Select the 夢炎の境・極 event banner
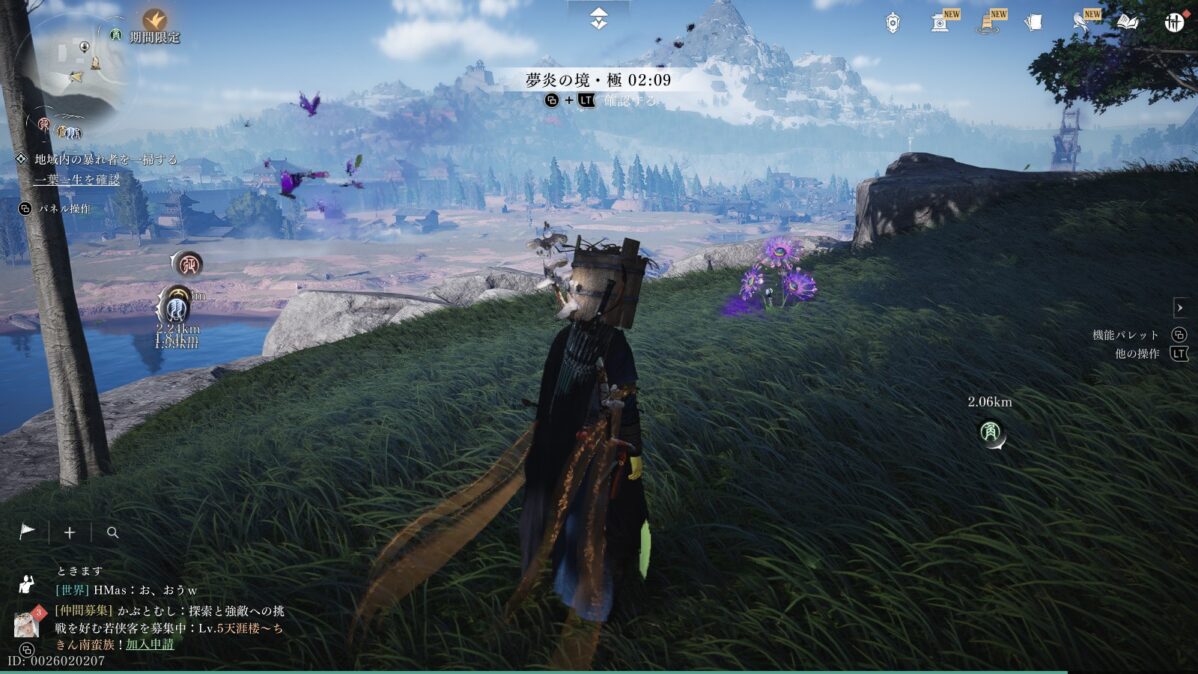1198x674 pixels. click(x=598, y=79)
